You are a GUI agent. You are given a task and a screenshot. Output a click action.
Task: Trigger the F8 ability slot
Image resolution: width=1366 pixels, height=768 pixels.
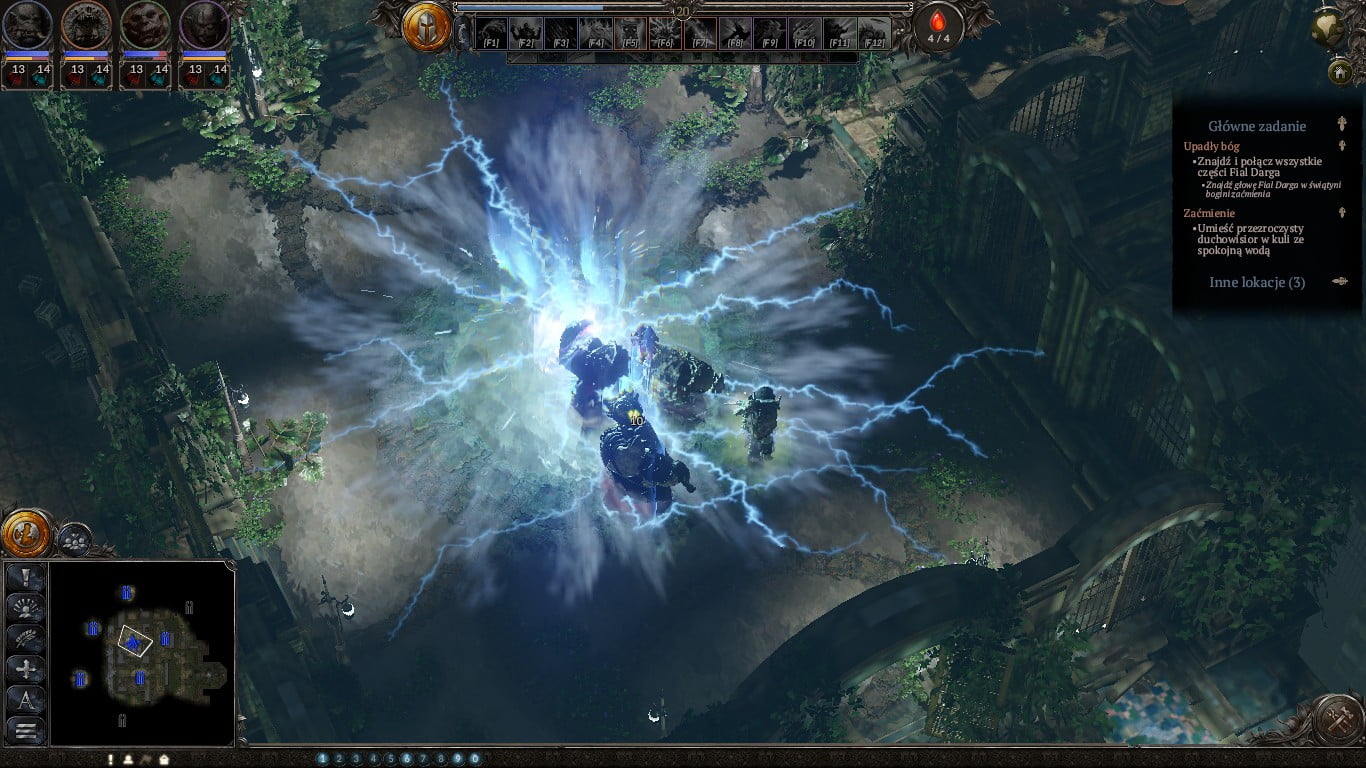point(735,34)
